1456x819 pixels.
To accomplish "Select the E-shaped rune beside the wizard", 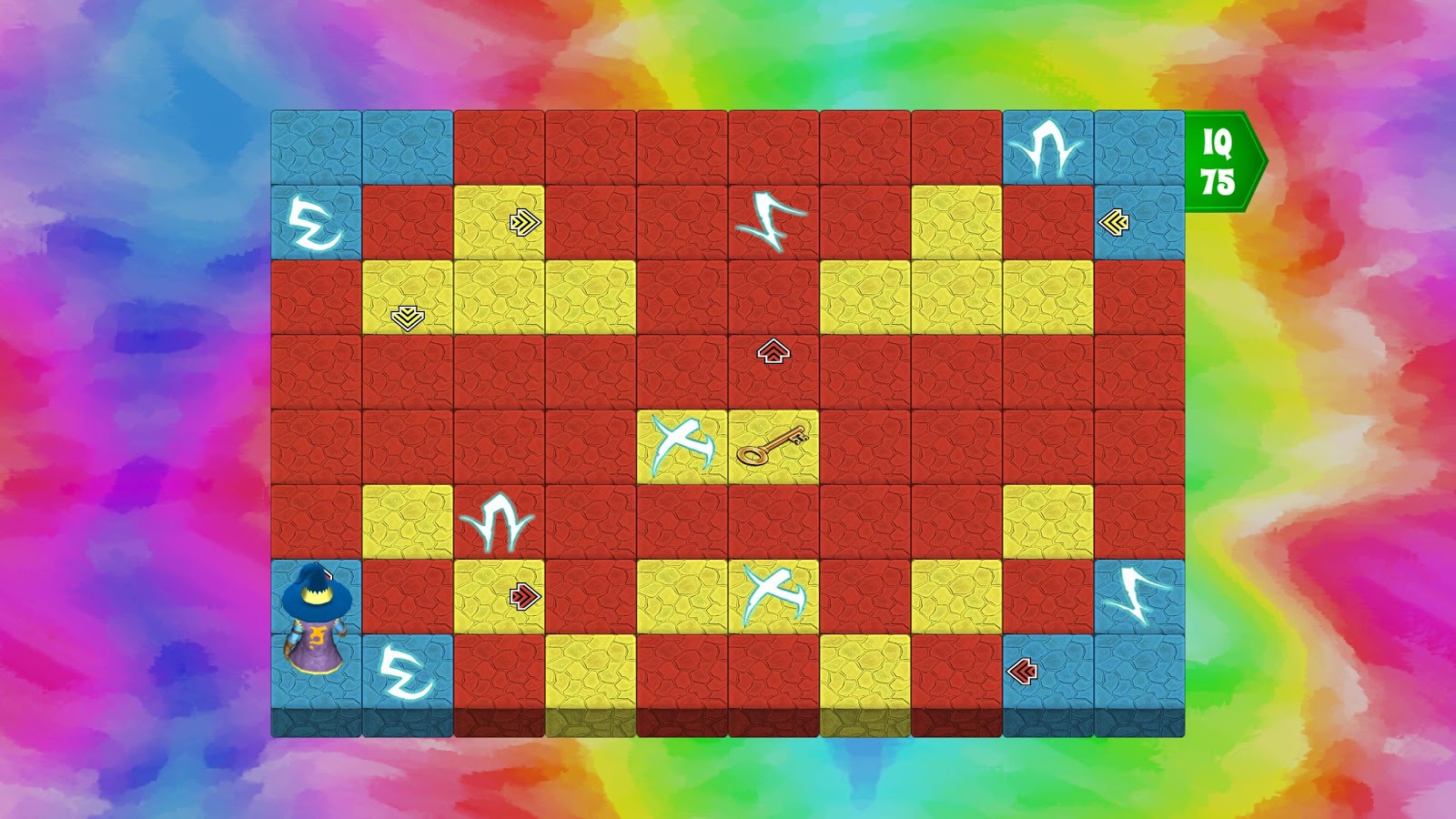I will (x=409, y=673).
